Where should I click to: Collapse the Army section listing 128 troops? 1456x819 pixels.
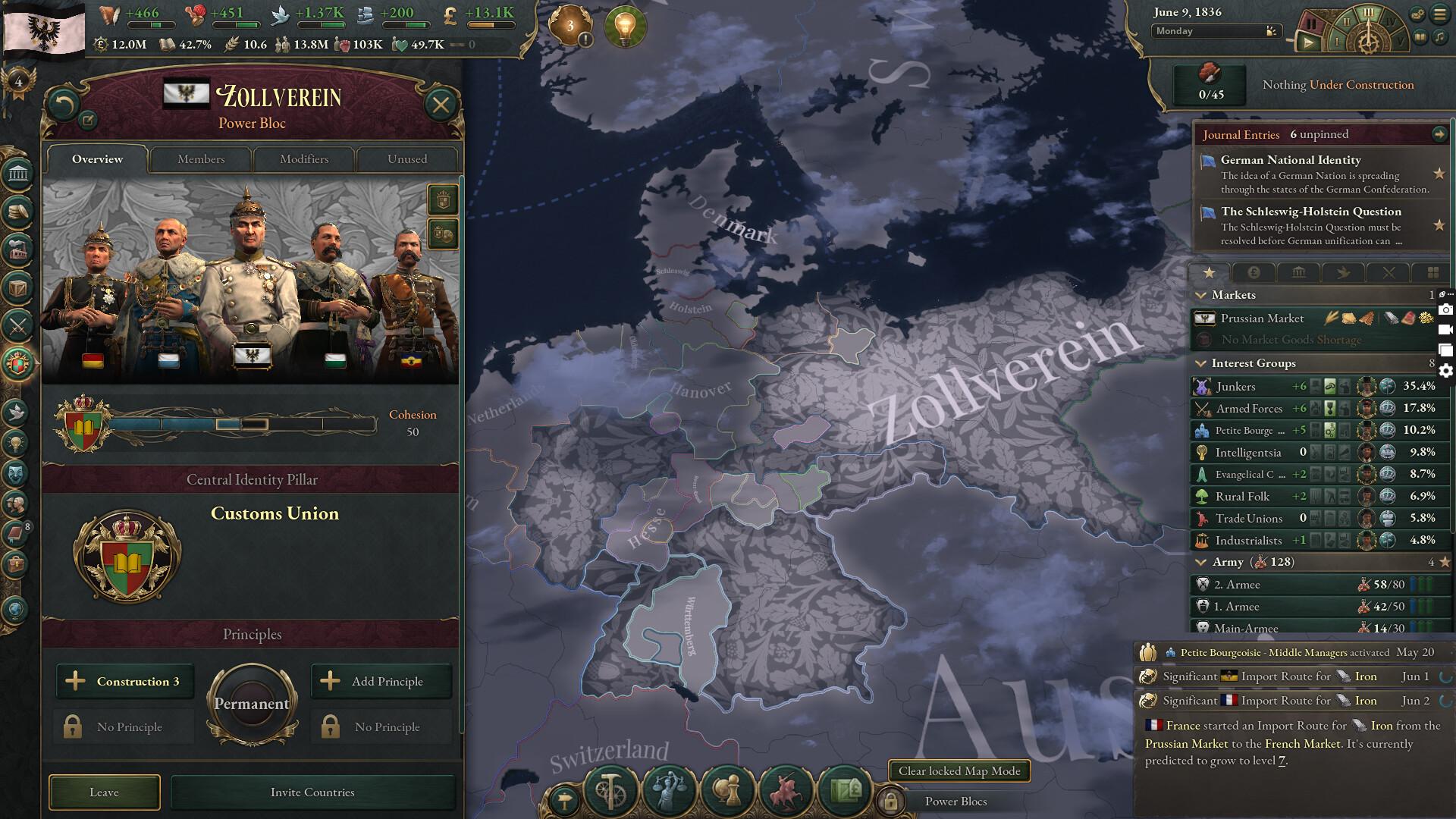pos(1201,562)
